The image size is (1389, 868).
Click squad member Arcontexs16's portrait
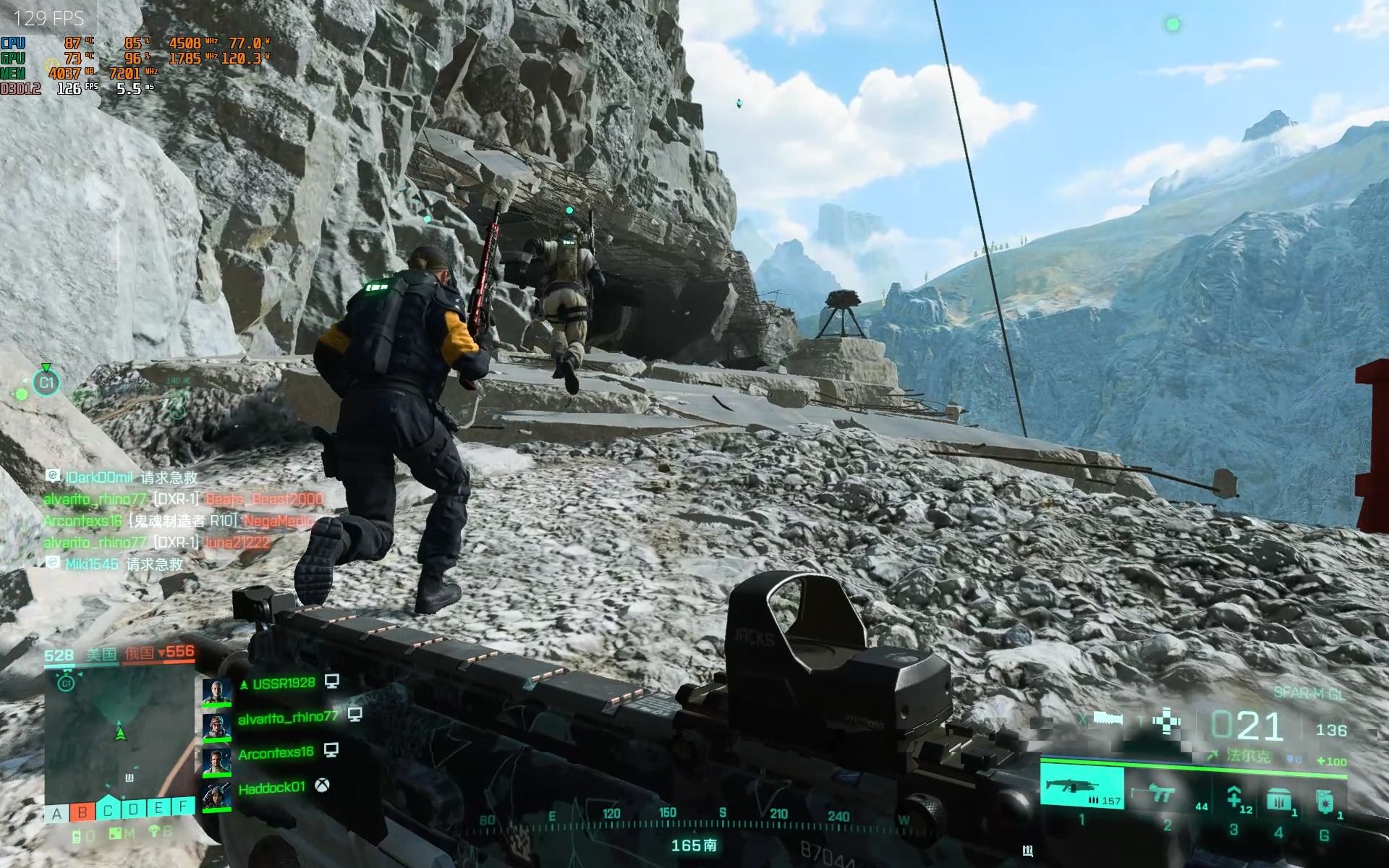(216, 762)
